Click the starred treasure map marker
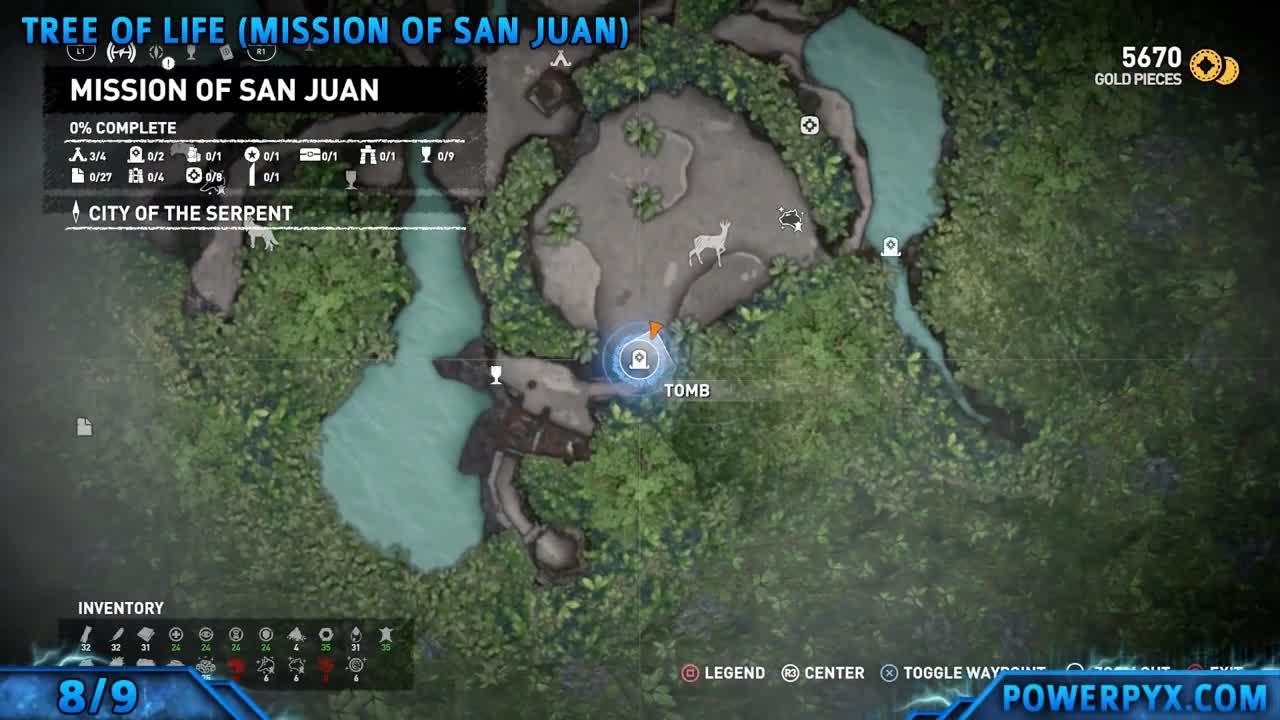The width and height of the screenshot is (1280, 720). 791,218
